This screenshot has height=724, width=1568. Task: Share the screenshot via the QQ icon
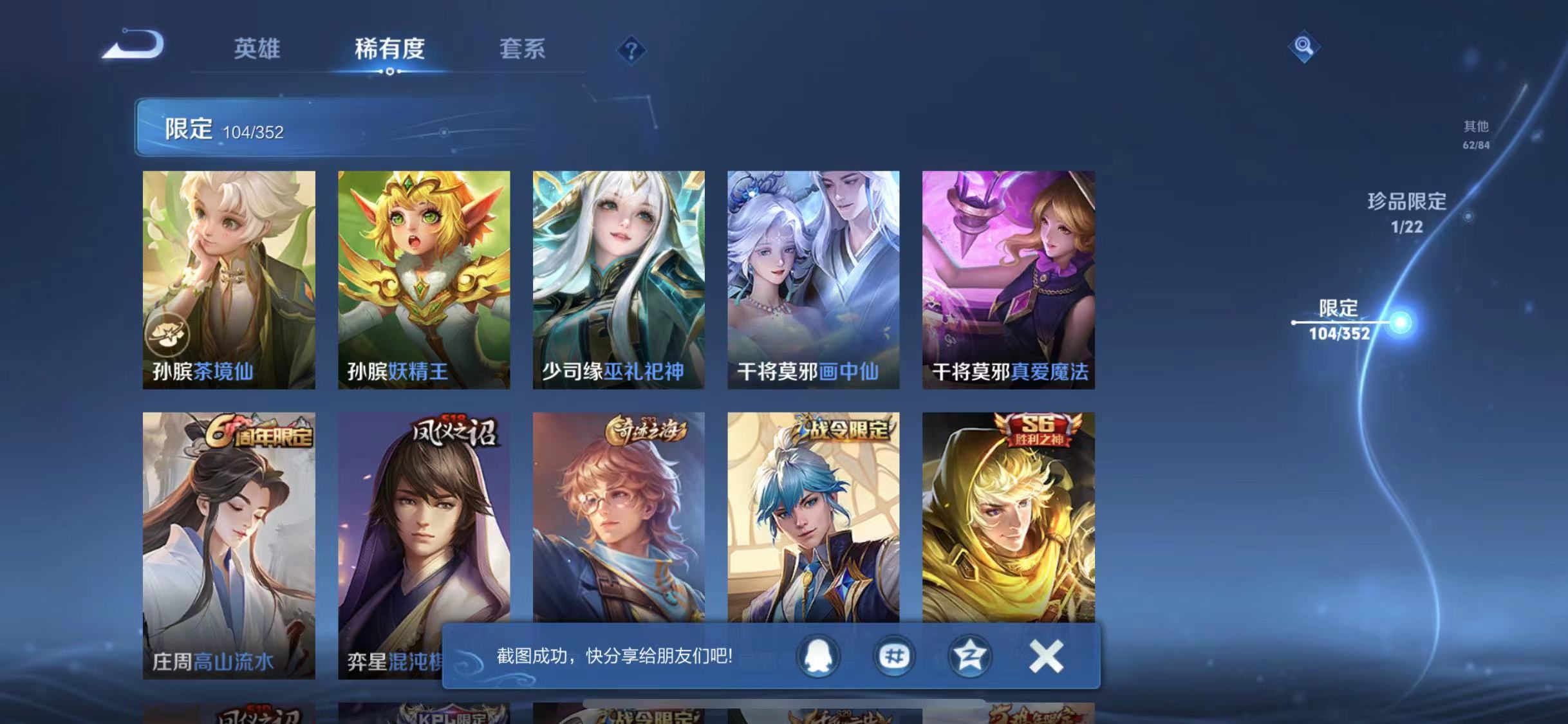[819, 656]
